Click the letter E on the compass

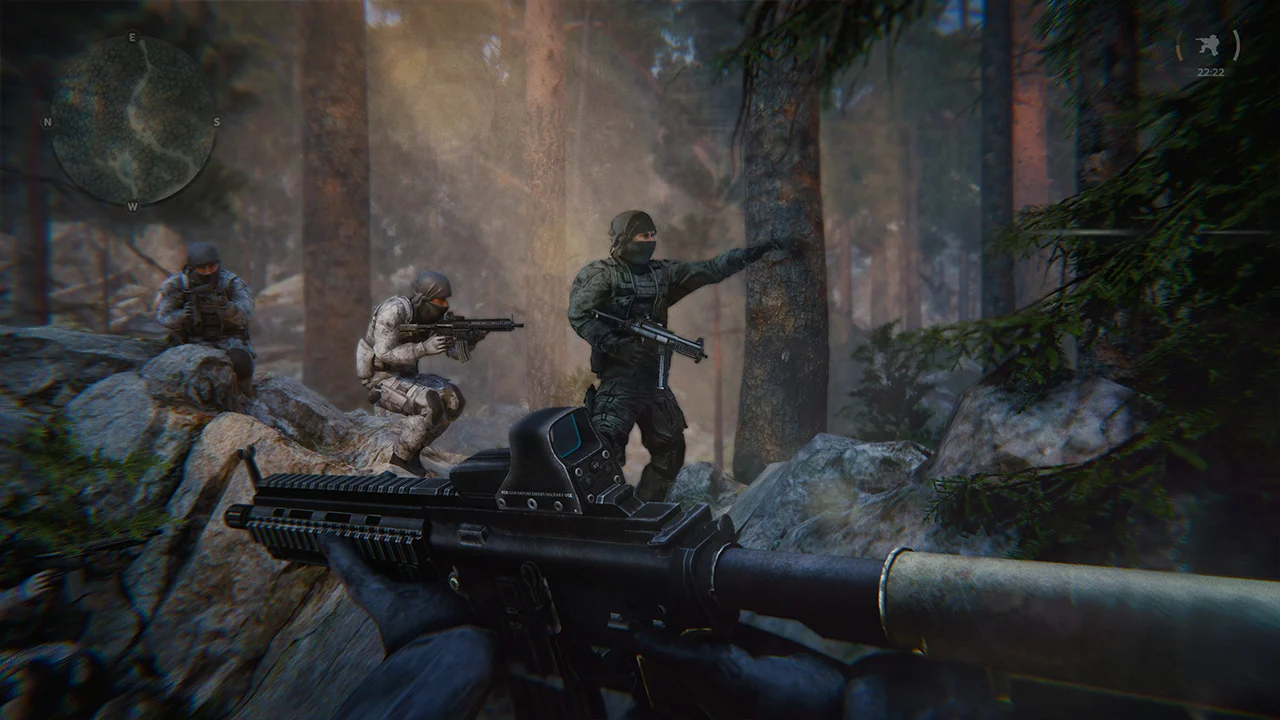tap(131, 38)
